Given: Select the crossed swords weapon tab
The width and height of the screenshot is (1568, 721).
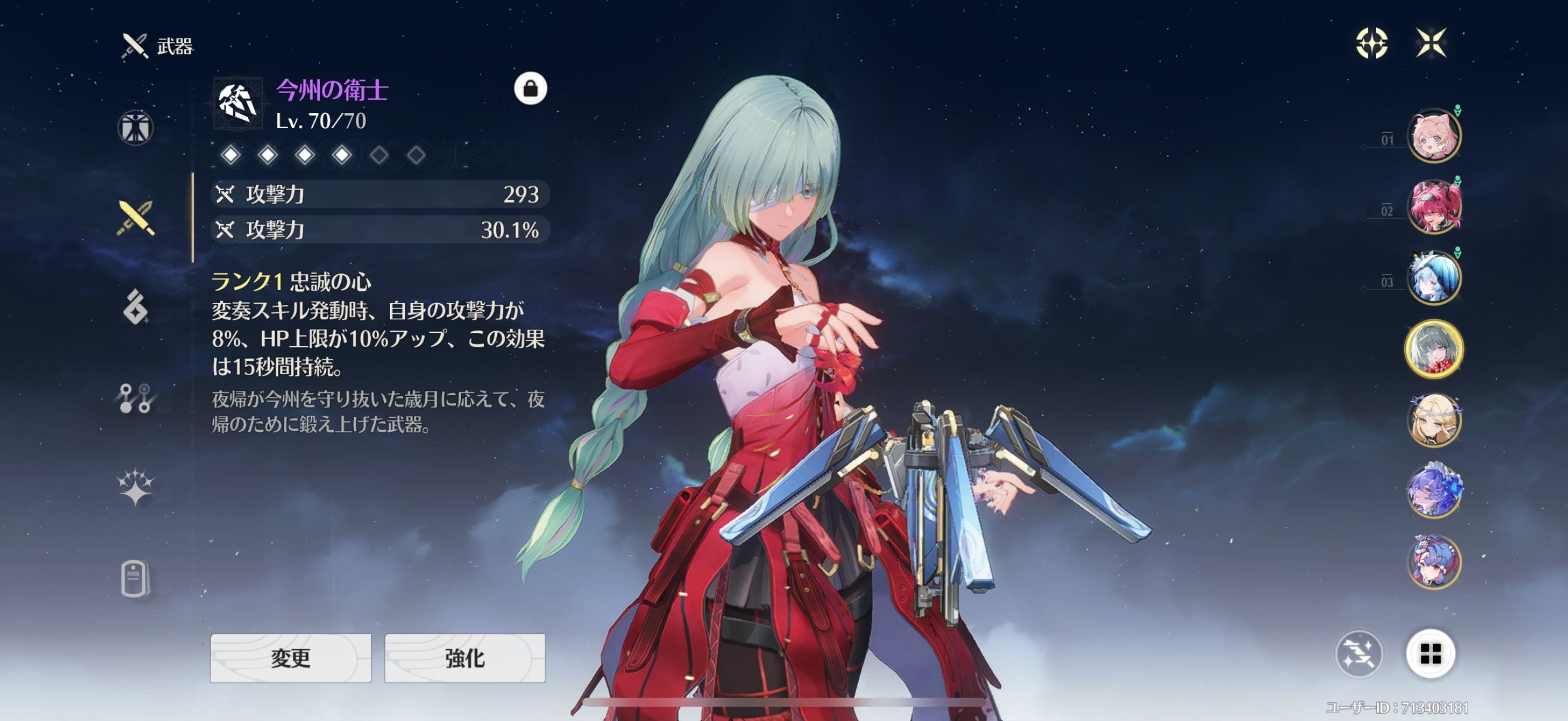Looking at the screenshot, I should click(135, 218).
